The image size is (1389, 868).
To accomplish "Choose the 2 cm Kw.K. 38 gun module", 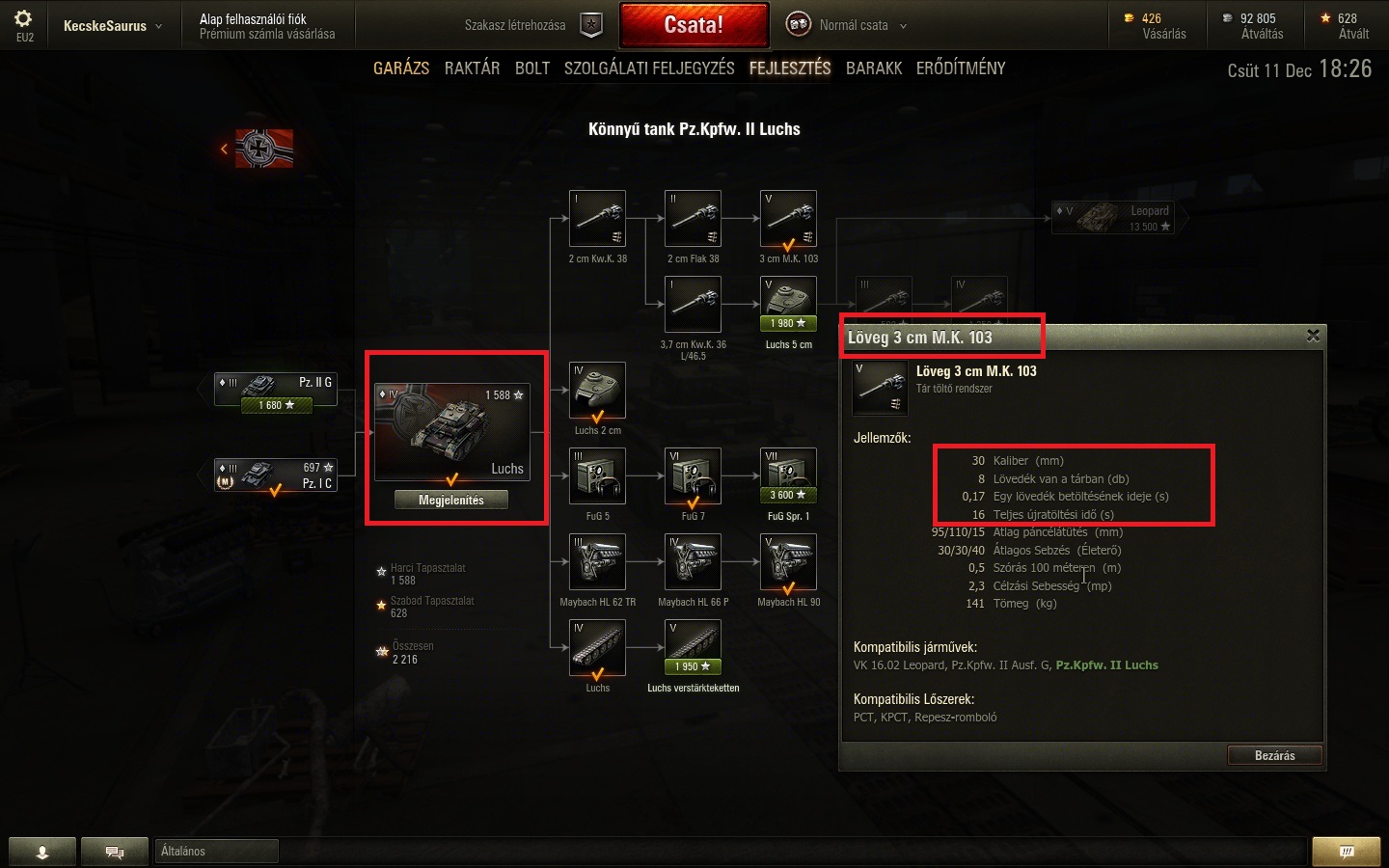I will pos(598,219).
